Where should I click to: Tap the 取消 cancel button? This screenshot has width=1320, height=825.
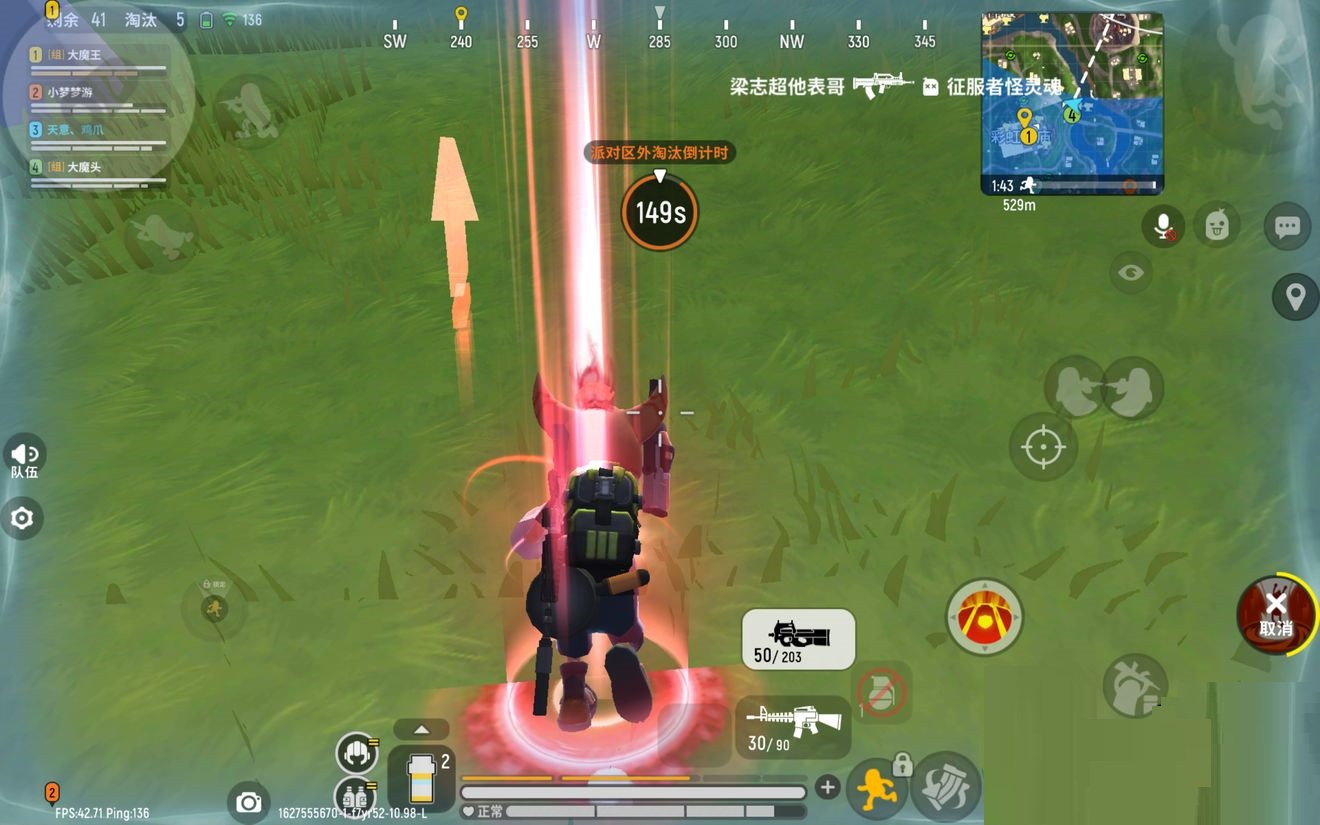pyautogui.click(x=1275, y=614)
